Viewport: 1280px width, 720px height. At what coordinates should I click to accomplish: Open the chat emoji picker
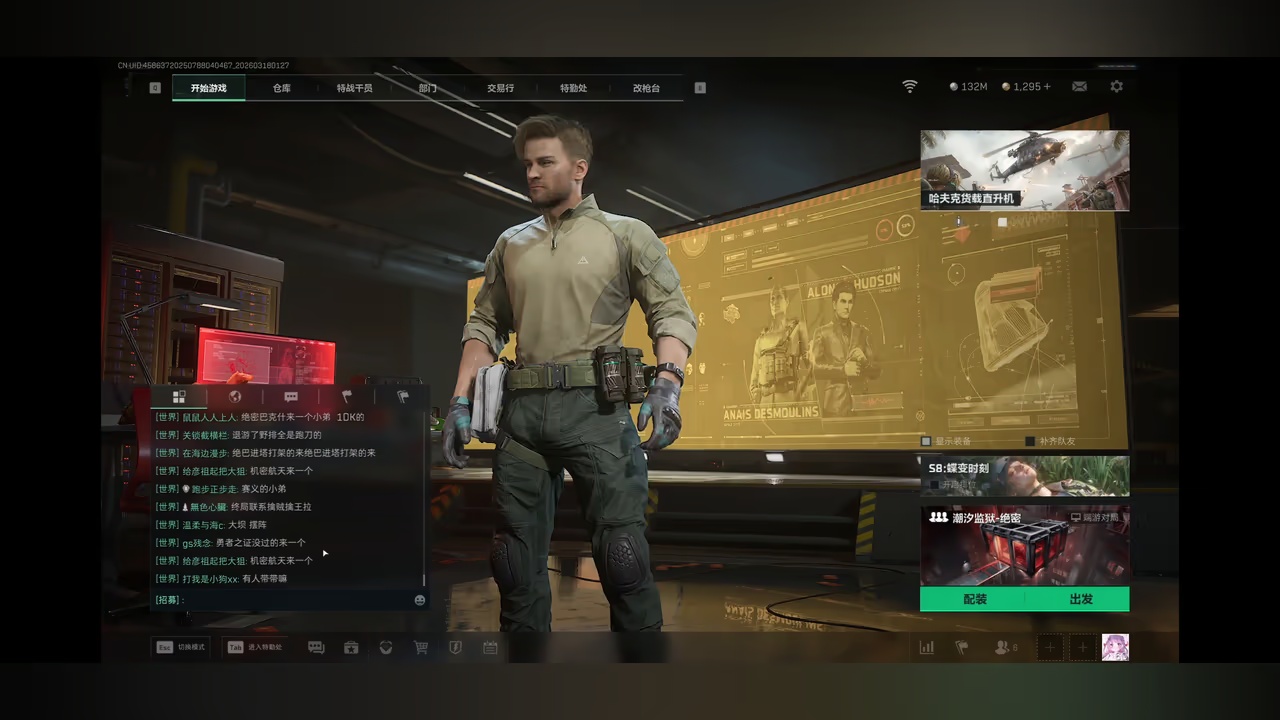point(420,600)
